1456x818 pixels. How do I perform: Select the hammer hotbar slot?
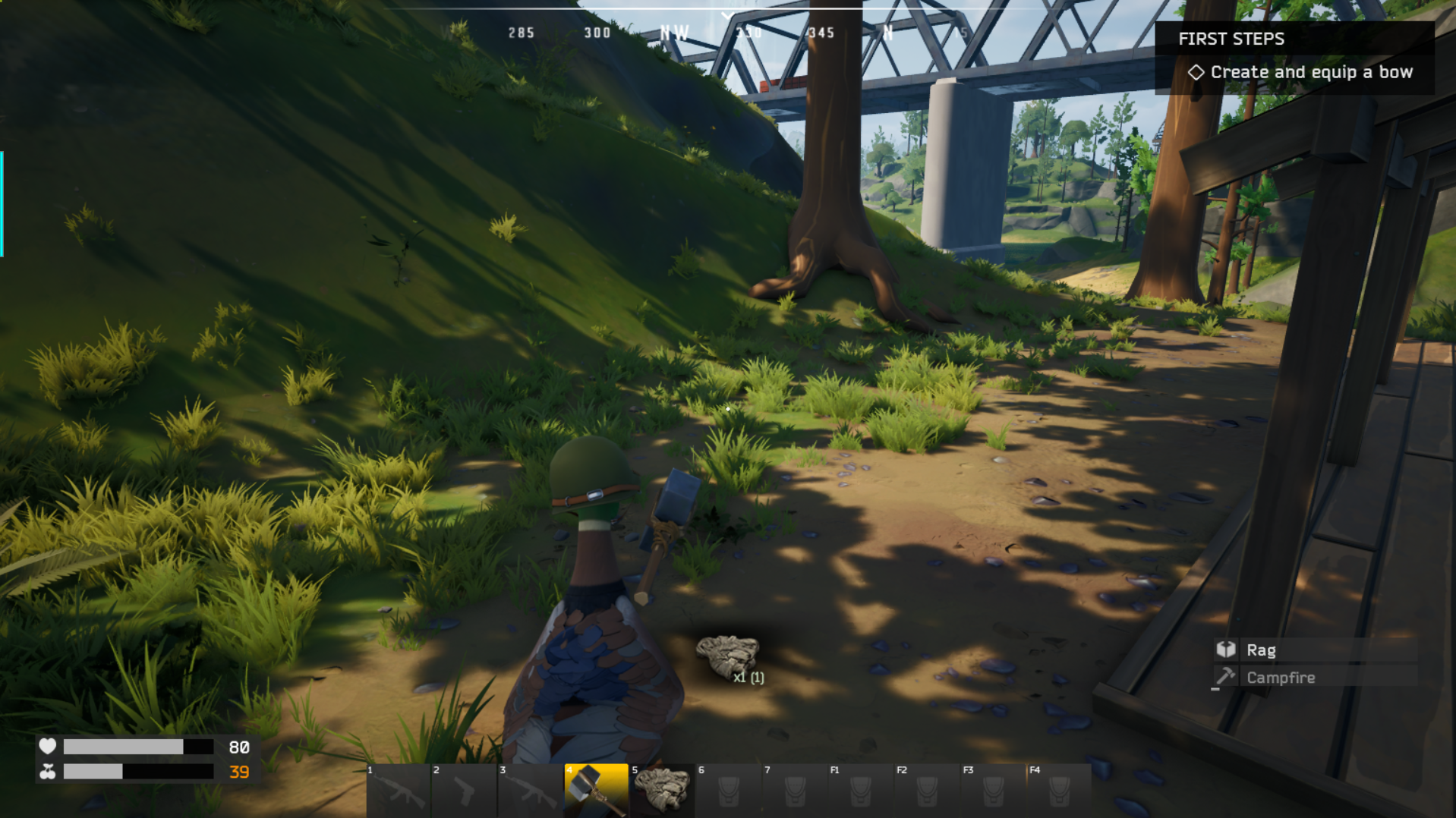596,790
